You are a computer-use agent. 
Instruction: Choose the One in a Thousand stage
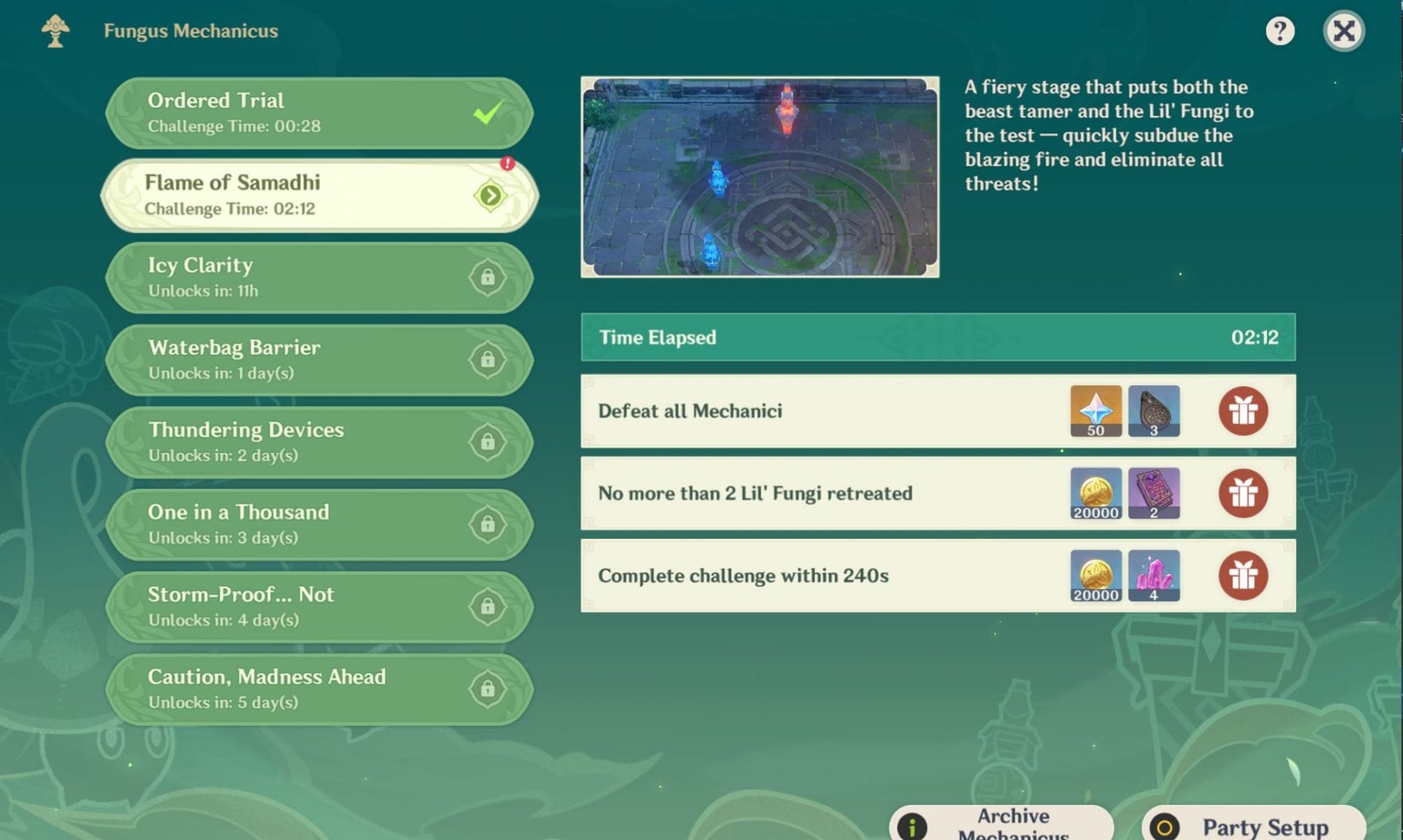(319, 524)
